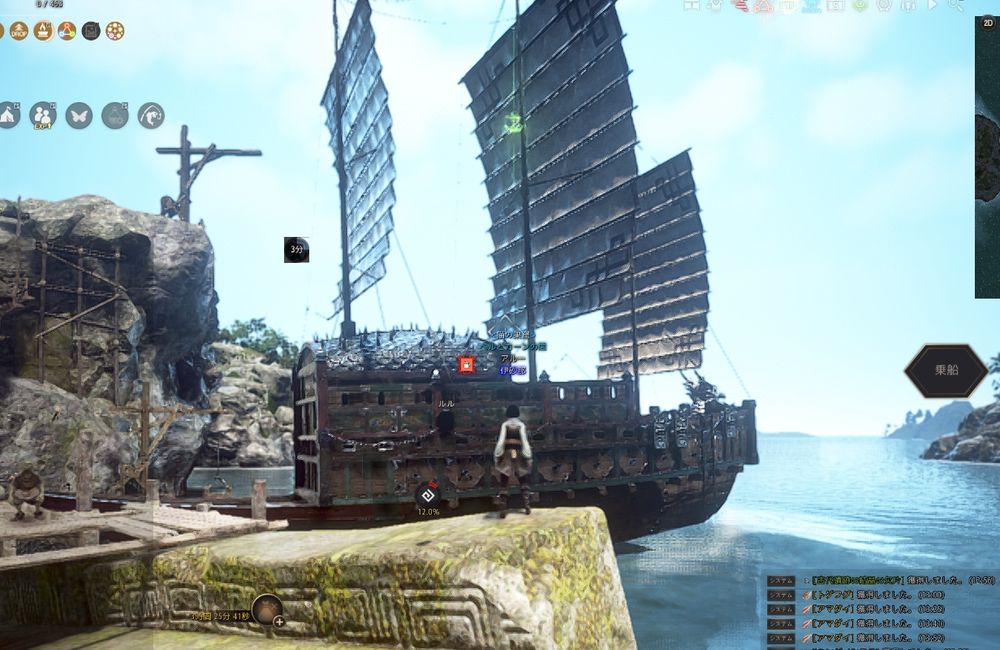
Task: Click the magnifying glass search icon
Action: point(955,5)
